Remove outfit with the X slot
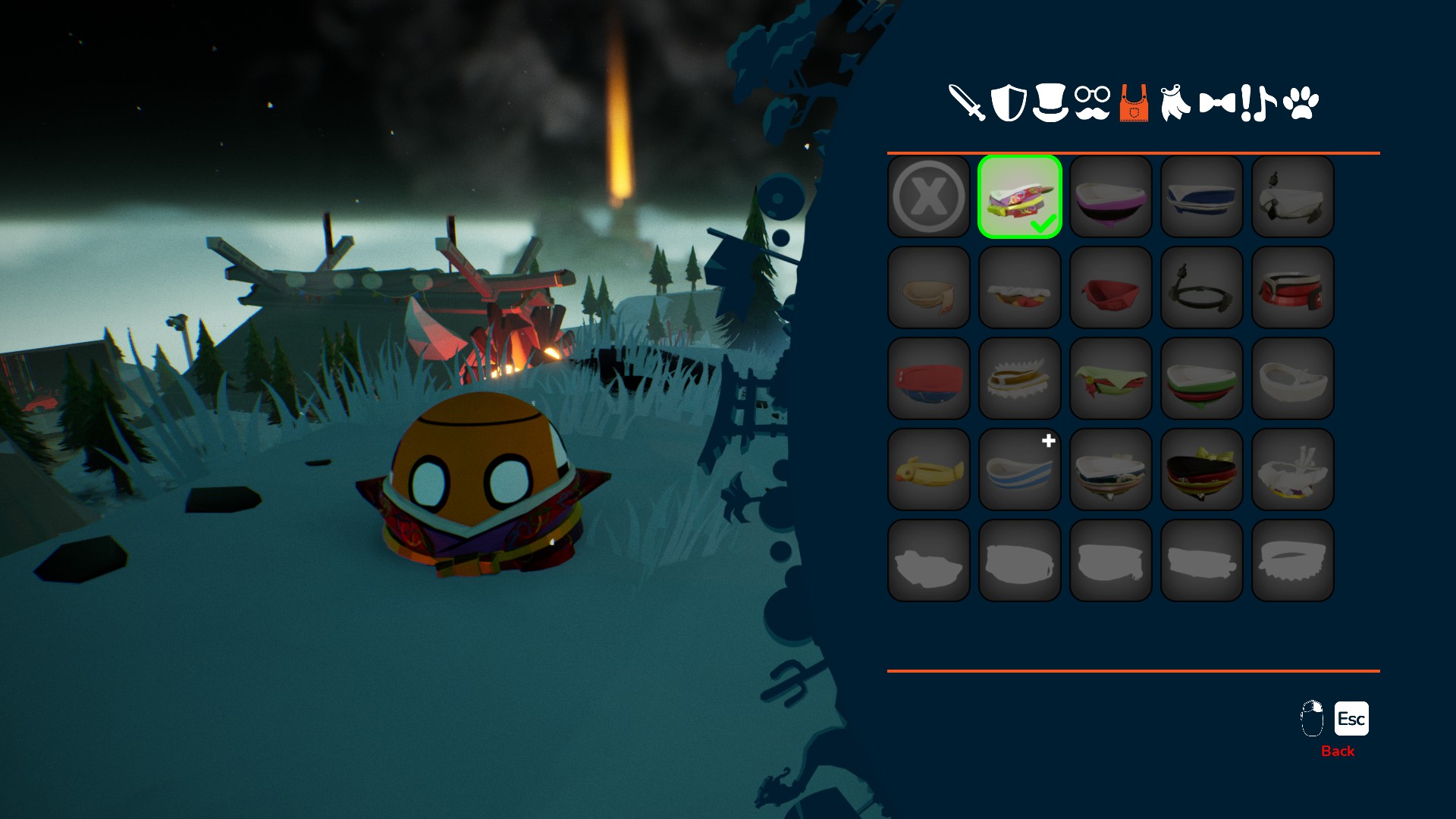This screenshot has height=819, width=1456. click(929, 197)
